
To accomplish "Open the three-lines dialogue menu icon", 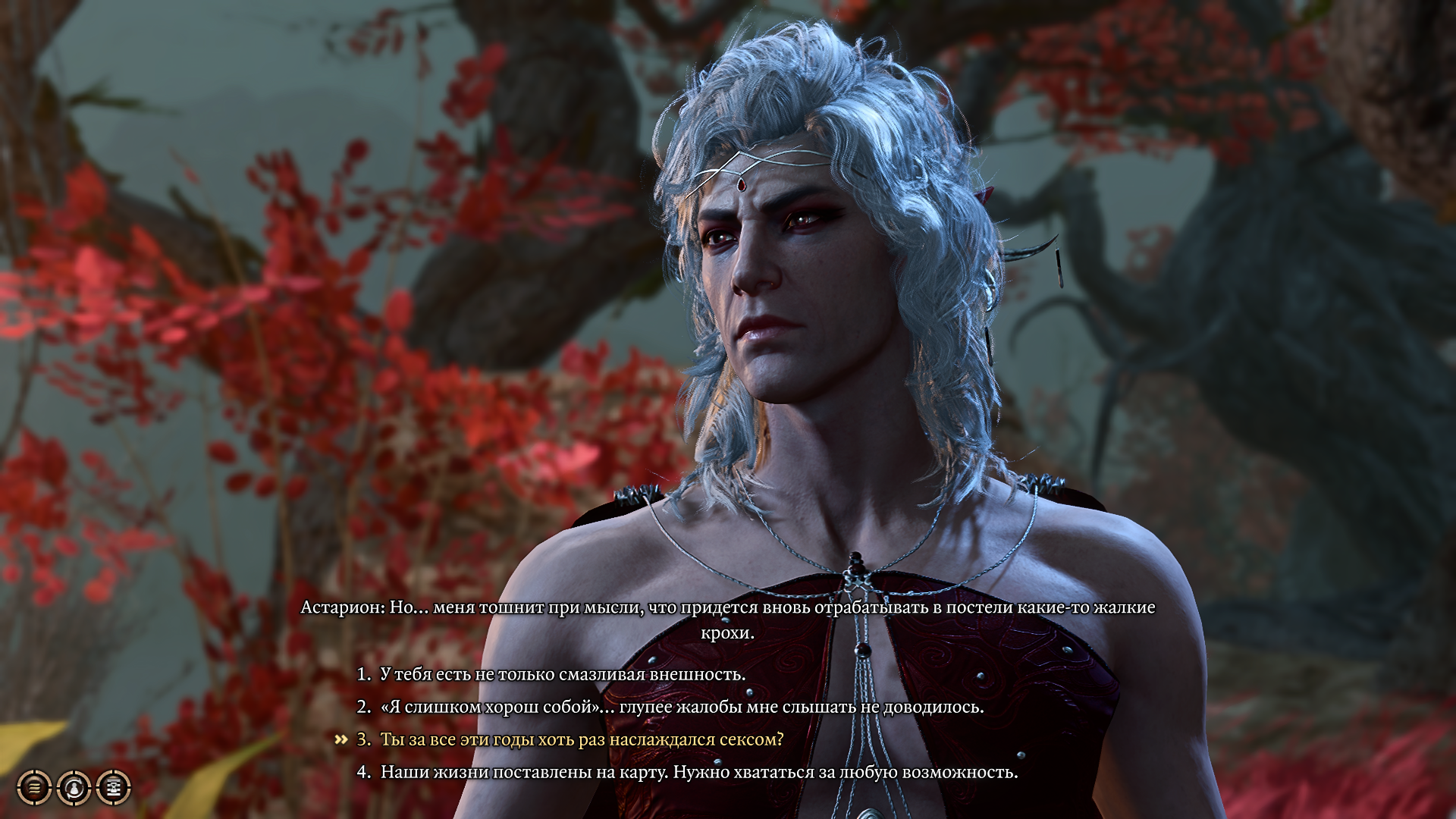I will pyautogui.click(x=34, y=788).
